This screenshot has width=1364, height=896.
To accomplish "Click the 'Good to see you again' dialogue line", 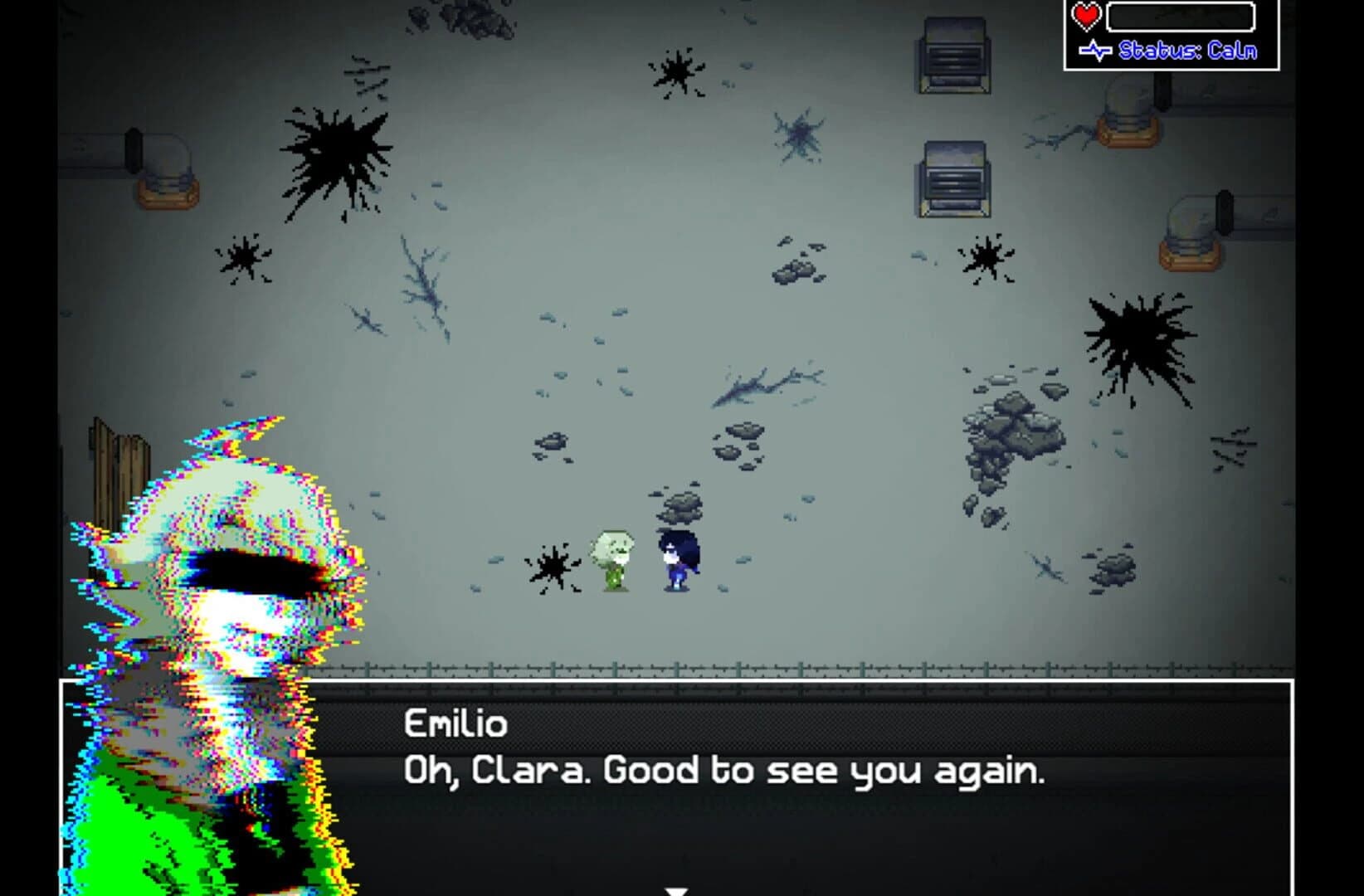I will click(726, 772).
